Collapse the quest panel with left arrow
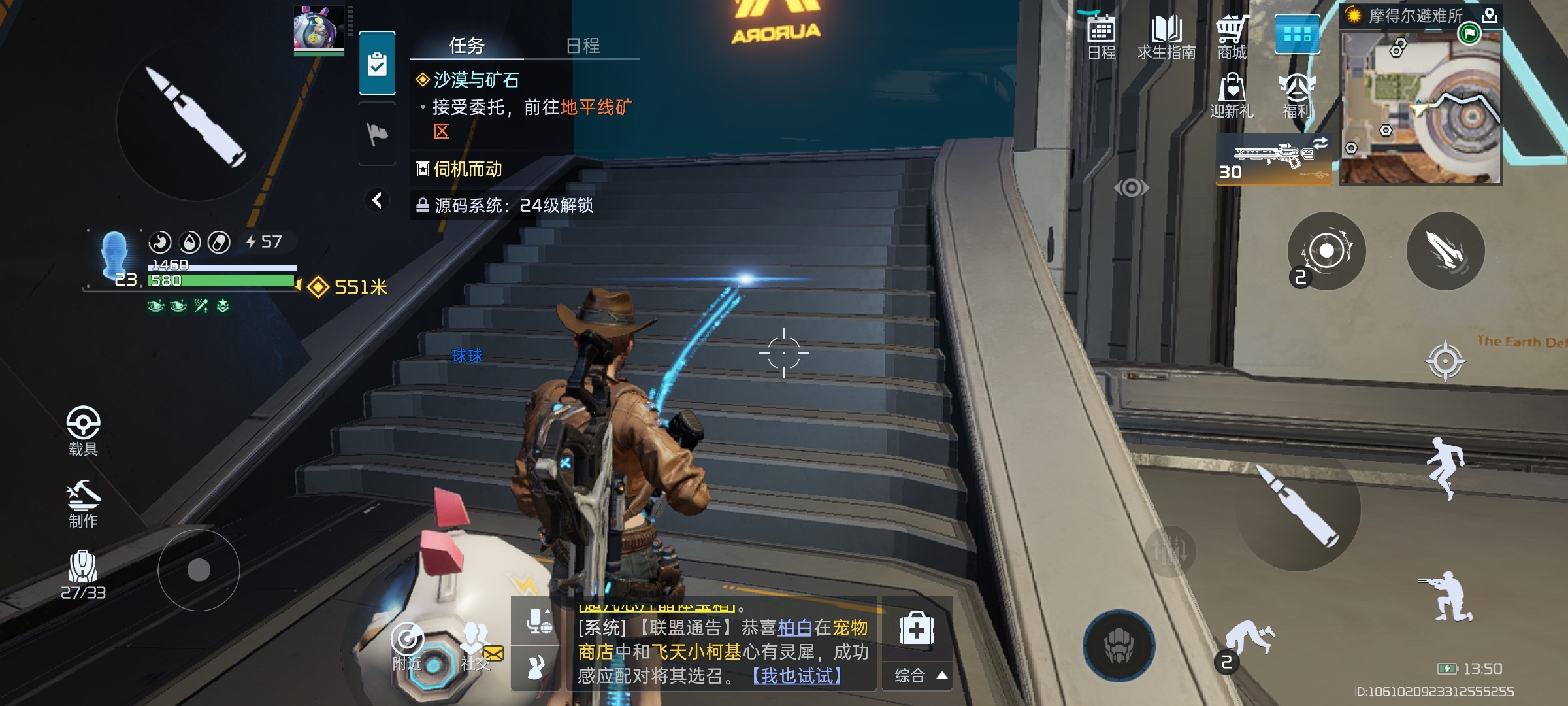Image resolution: width=1568 pixels, height=706 pixels. coord(377,200)
